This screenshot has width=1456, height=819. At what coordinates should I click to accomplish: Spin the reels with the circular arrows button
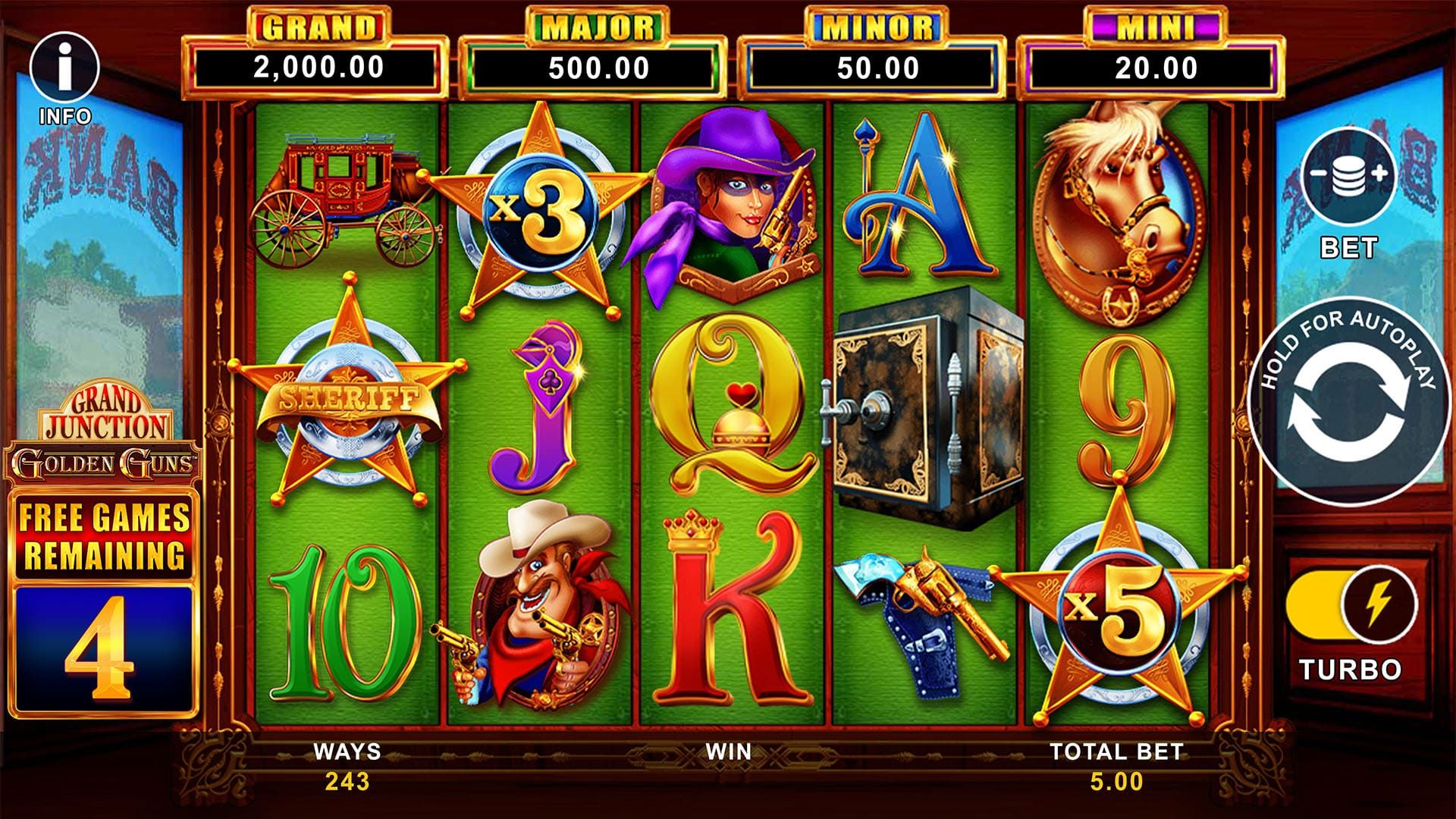(x=1346, y=400)
